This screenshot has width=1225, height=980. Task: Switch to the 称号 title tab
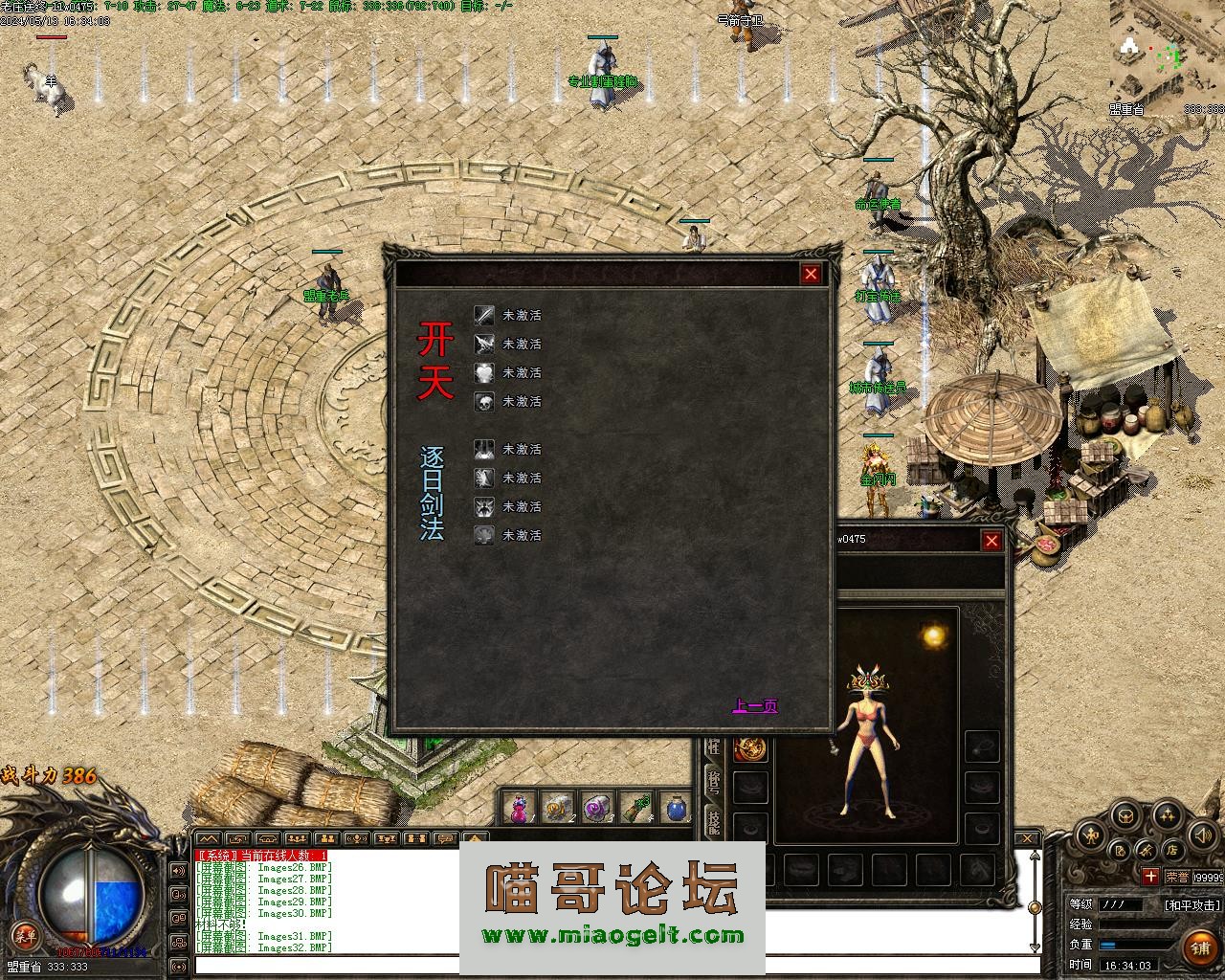coord(713,781)
